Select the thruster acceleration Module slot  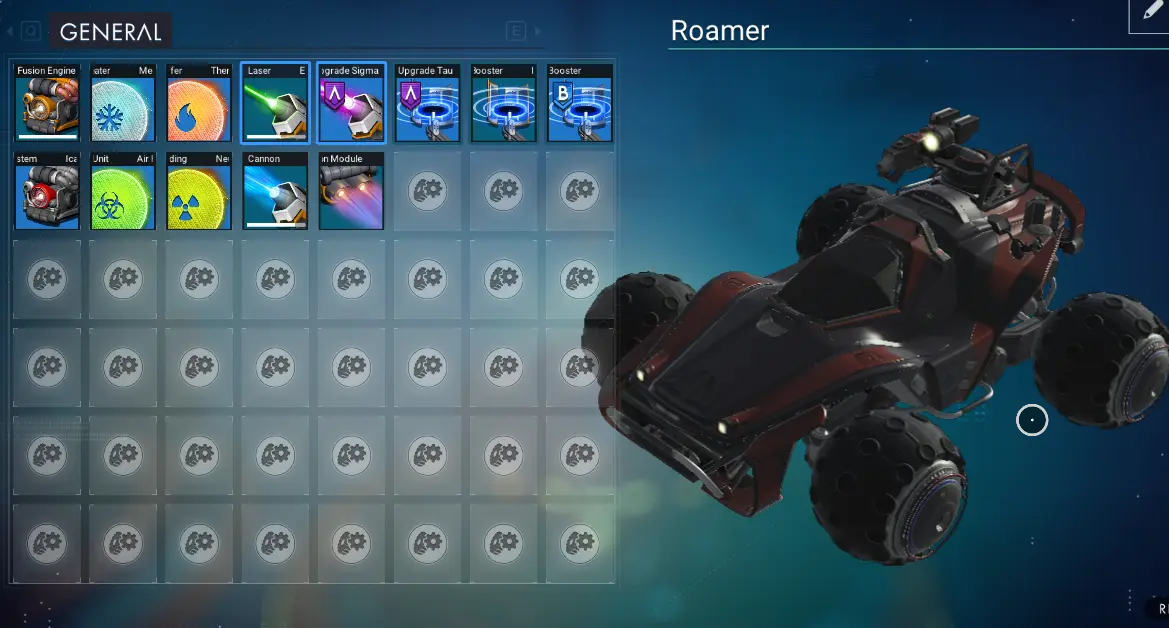351,191
